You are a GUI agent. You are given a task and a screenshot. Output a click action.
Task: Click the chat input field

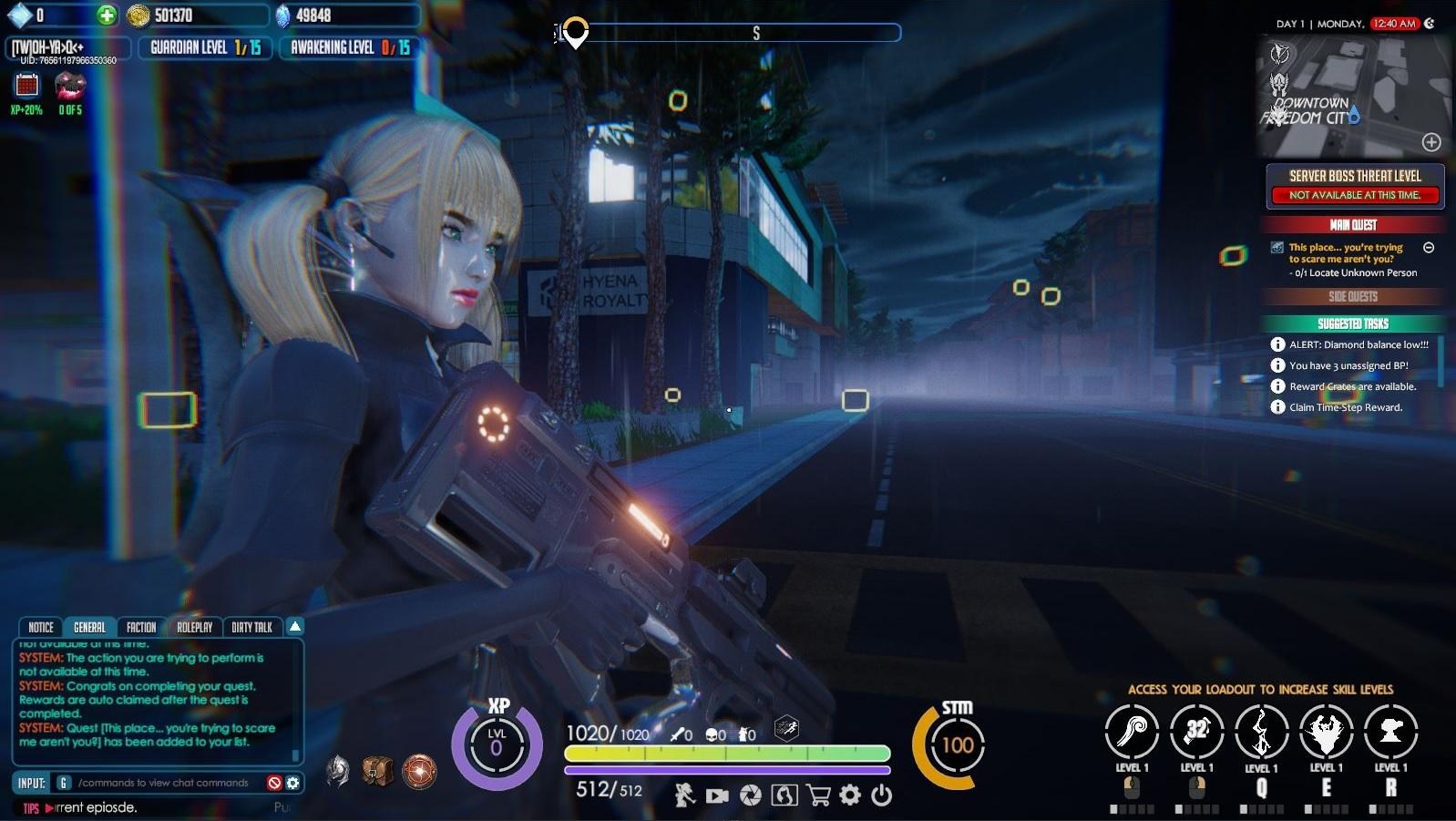pos(164,783)
